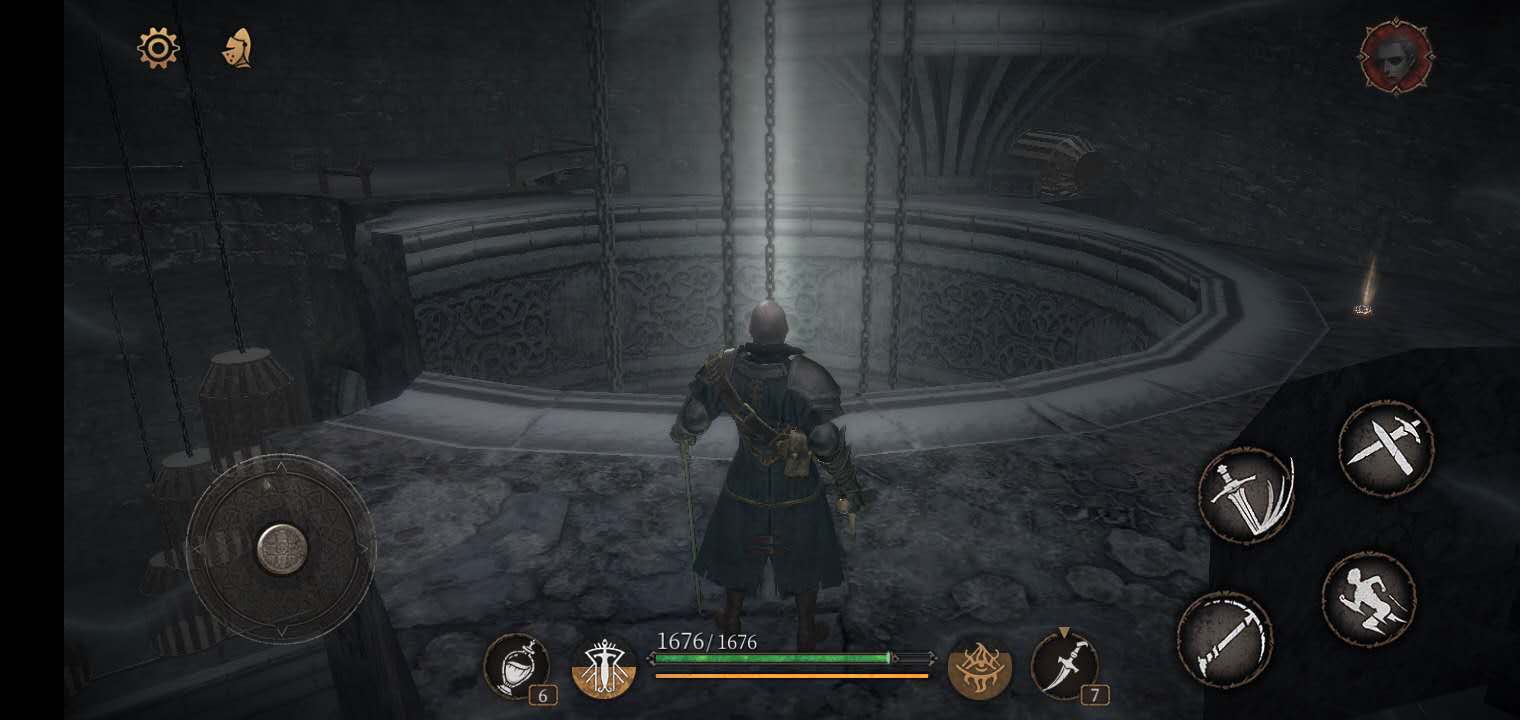The width and height of the screenshot is (1520, 720).
Task: Activate the orange sword sigil ability
Action: 605,667
